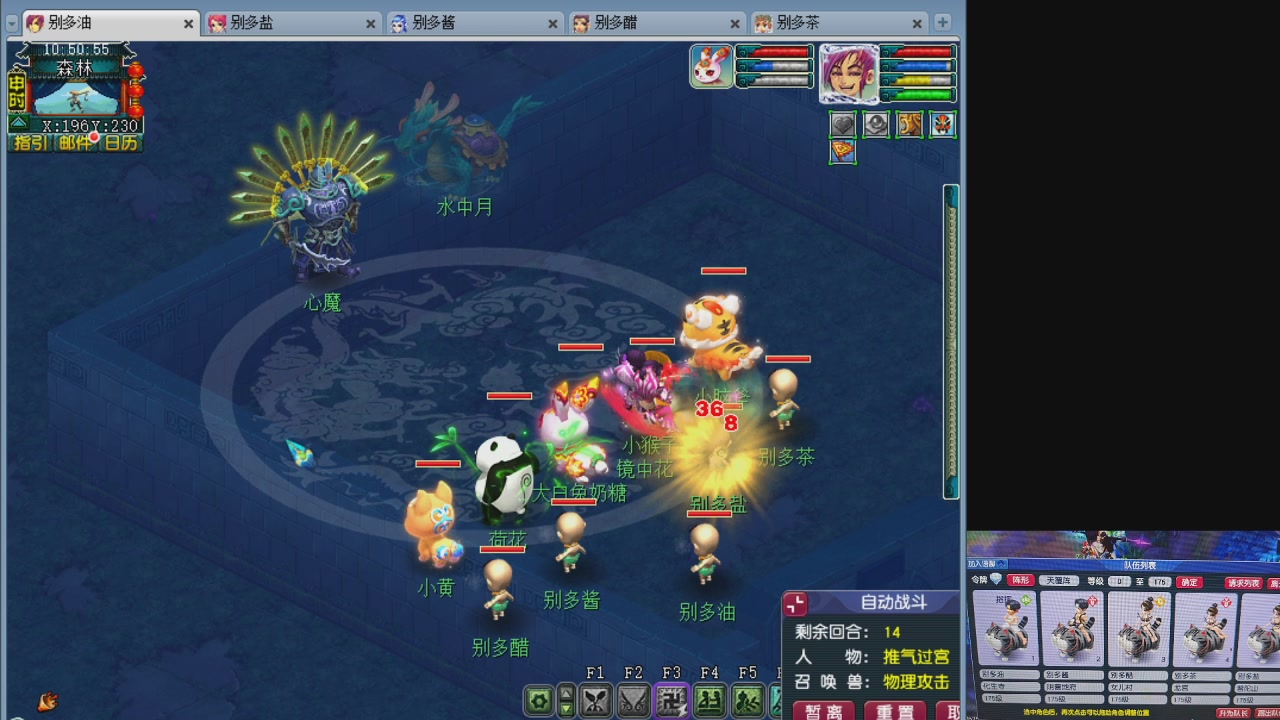Click the heart buff icon under character portrait
The image size is (1280, 720).
point(842,124)
